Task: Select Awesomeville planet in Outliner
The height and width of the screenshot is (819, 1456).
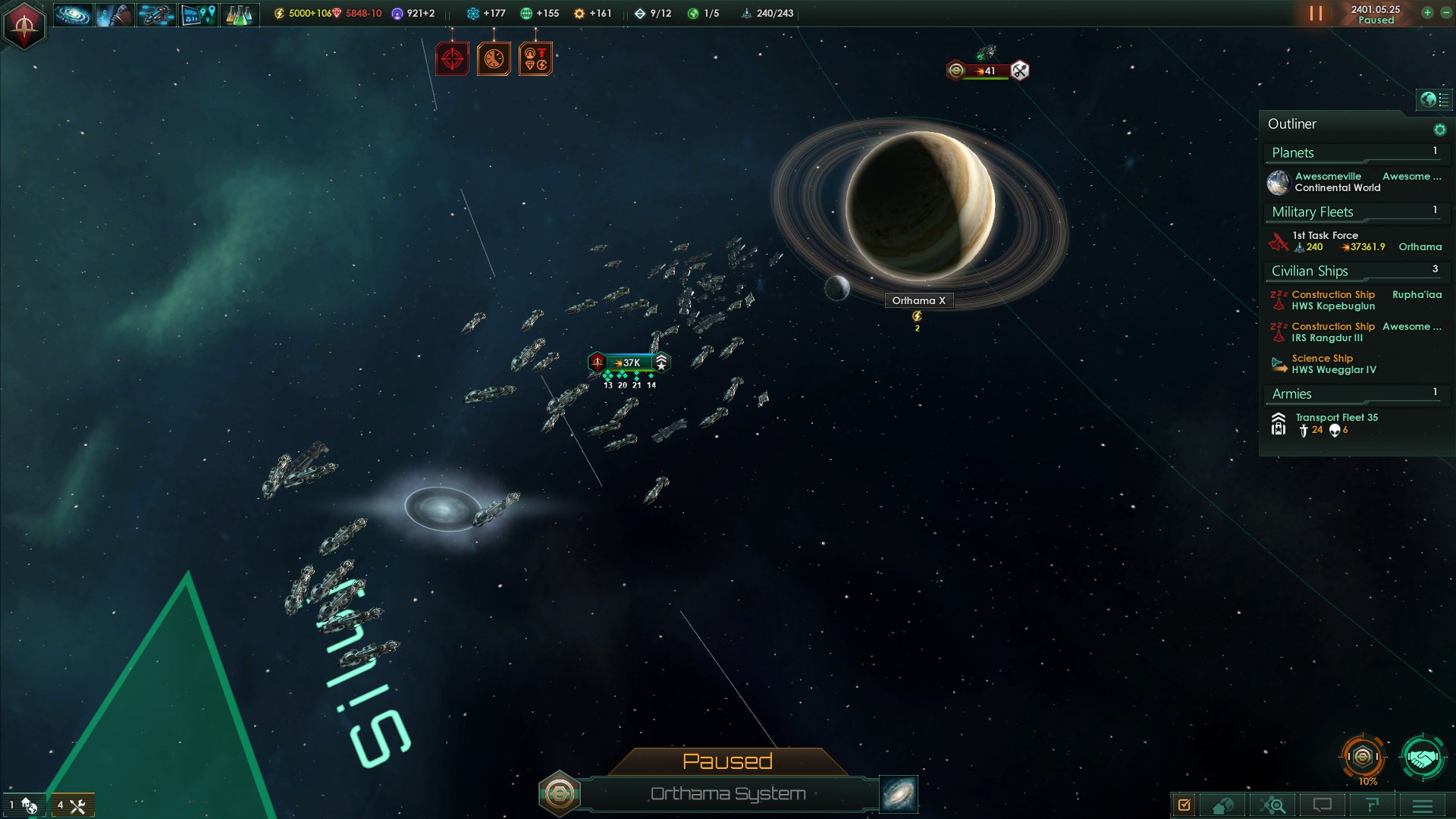Action: click(x=1327, y=182)
